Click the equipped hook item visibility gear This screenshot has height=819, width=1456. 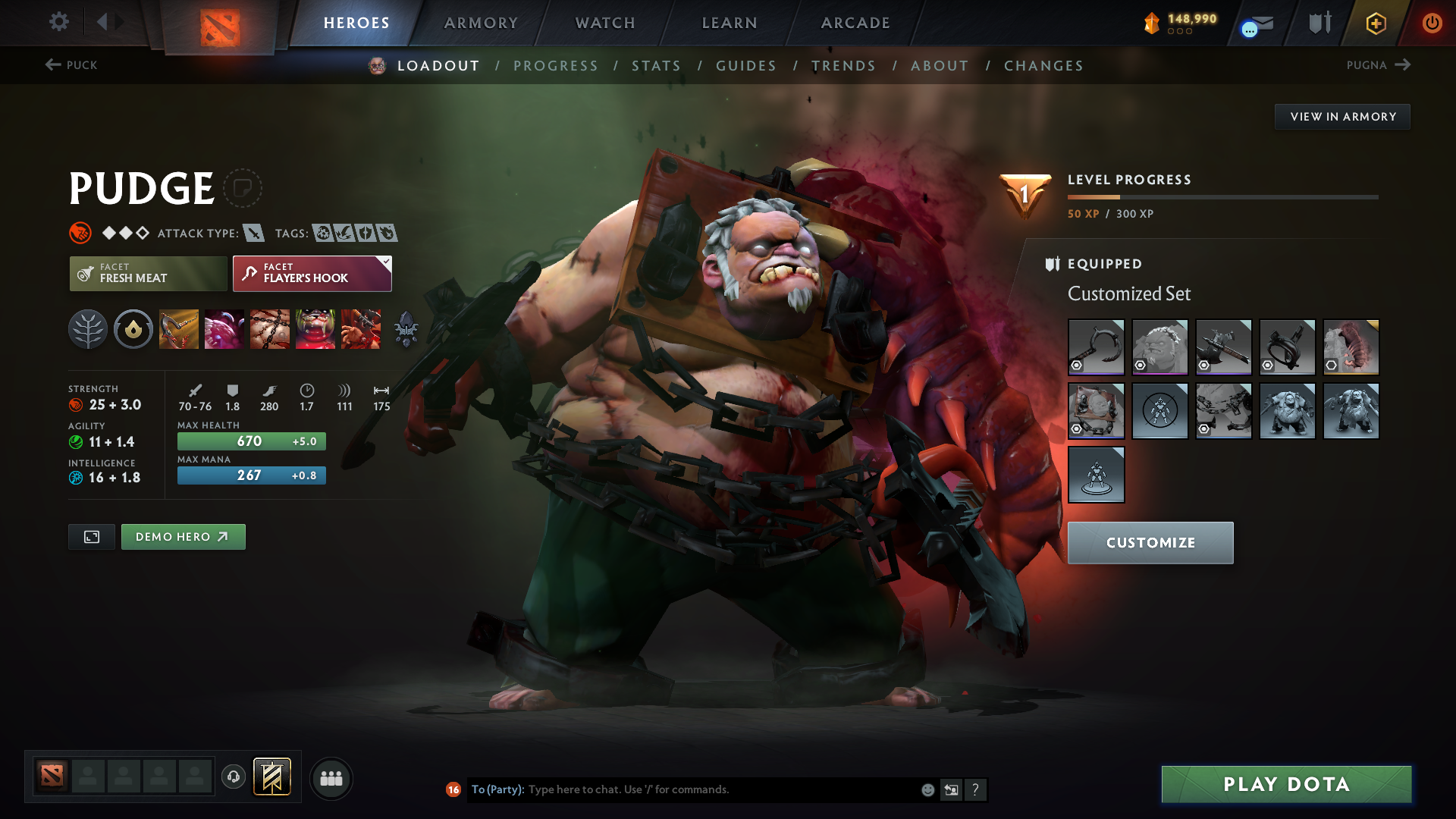[1077, 366]
